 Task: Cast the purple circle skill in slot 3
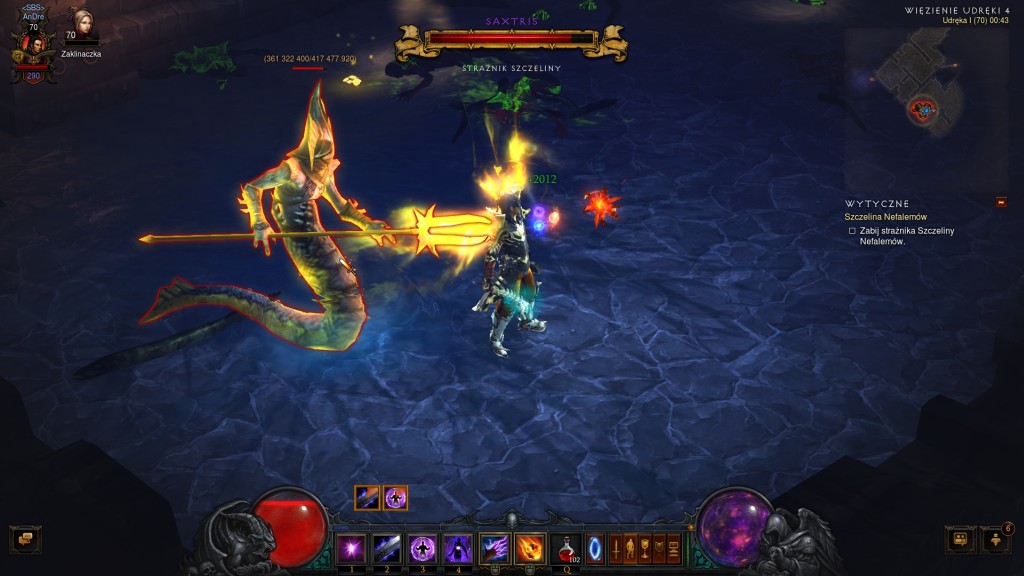click(x=422, y=548)
